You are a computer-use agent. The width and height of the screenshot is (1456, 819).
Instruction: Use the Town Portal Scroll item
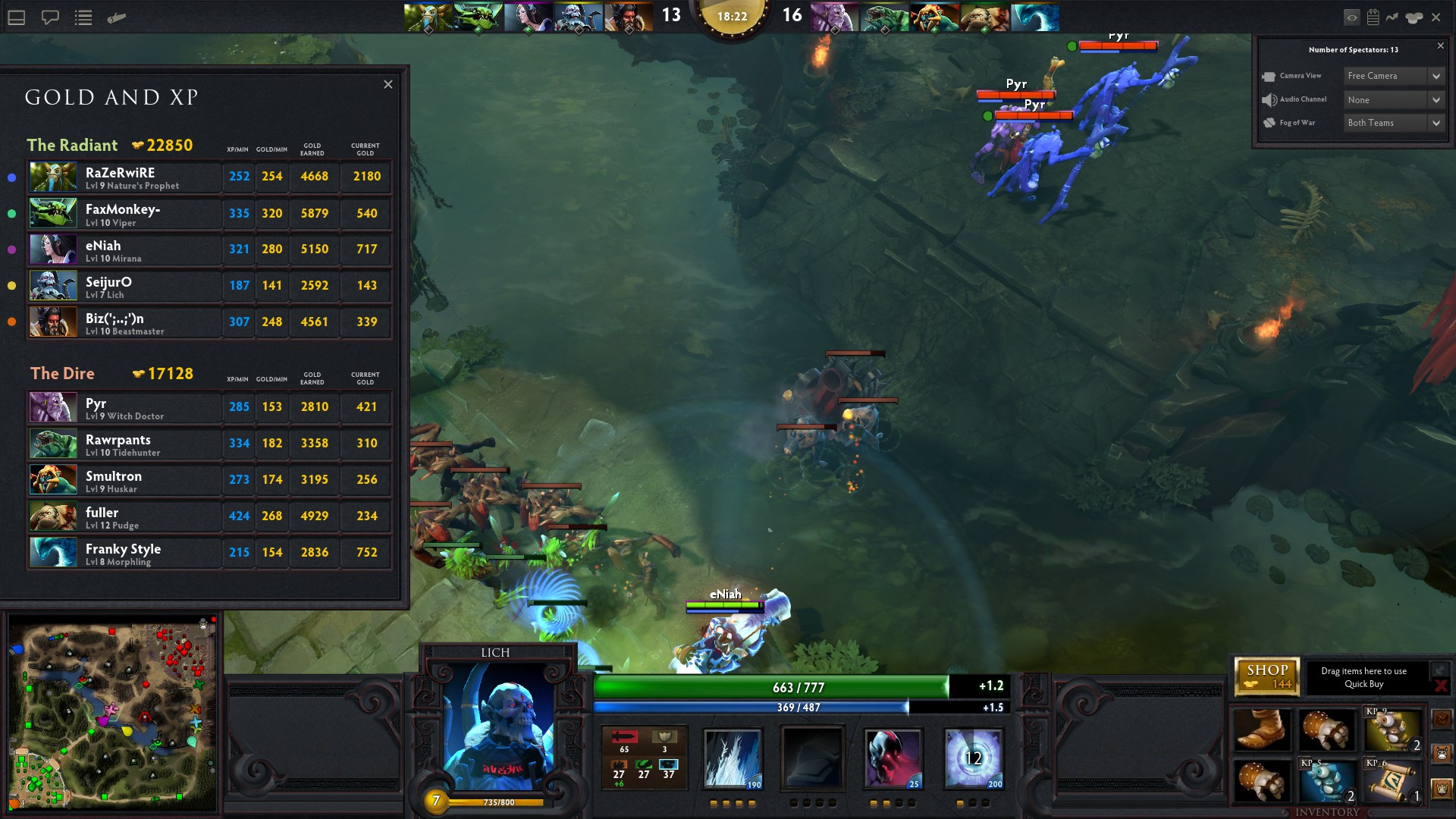(x=1393, y=781)
